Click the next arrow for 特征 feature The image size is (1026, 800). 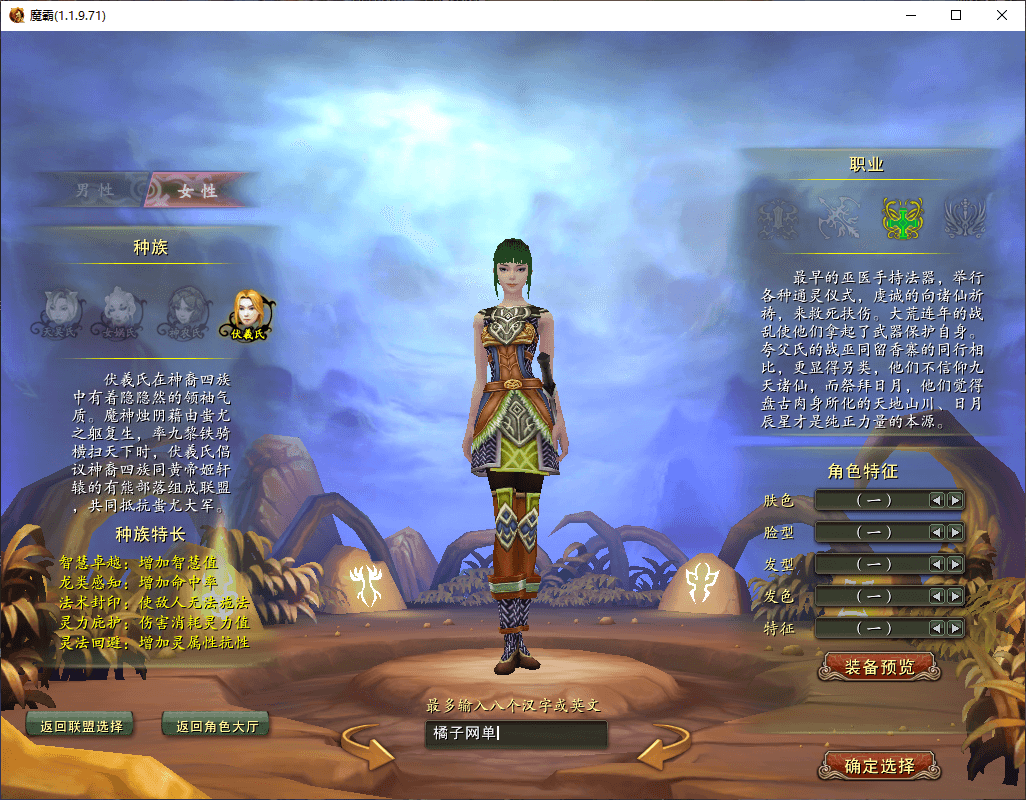[955, 628]
